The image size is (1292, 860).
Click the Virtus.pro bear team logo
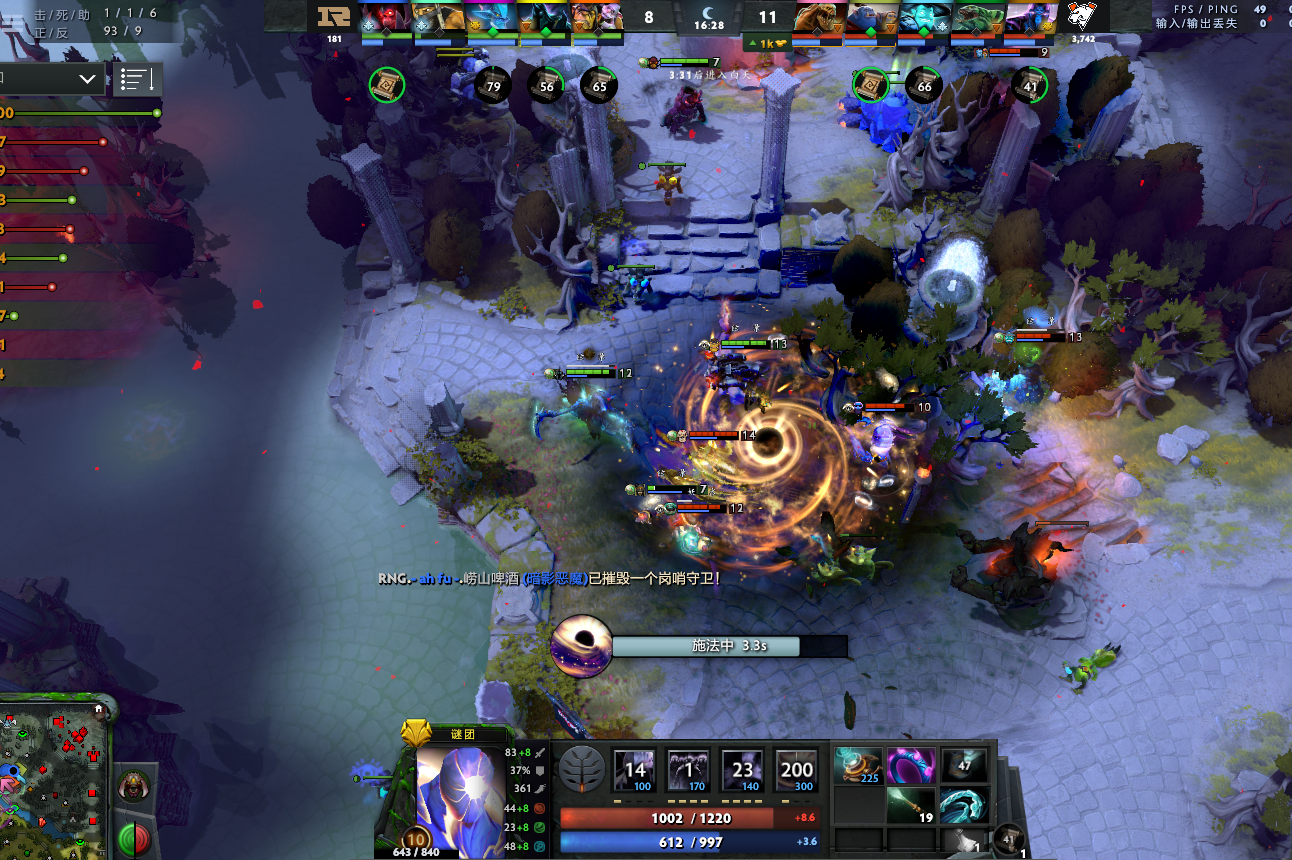click(x=1082, y=17)
